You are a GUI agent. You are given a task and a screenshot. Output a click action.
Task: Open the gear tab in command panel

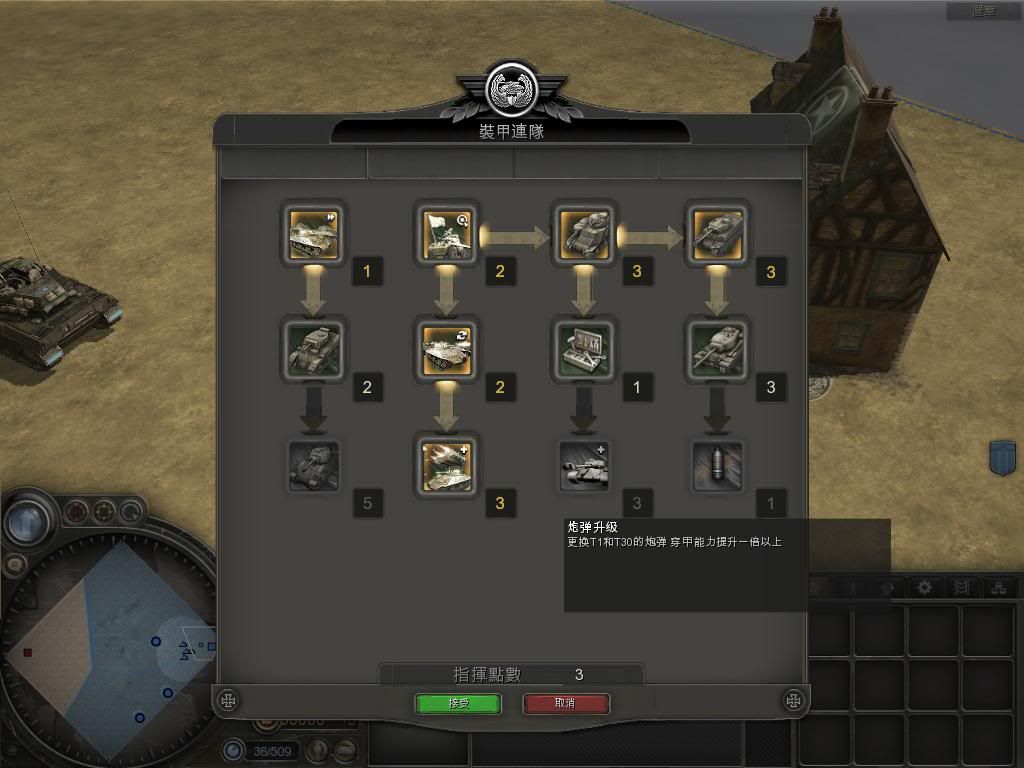pos(925,588)
